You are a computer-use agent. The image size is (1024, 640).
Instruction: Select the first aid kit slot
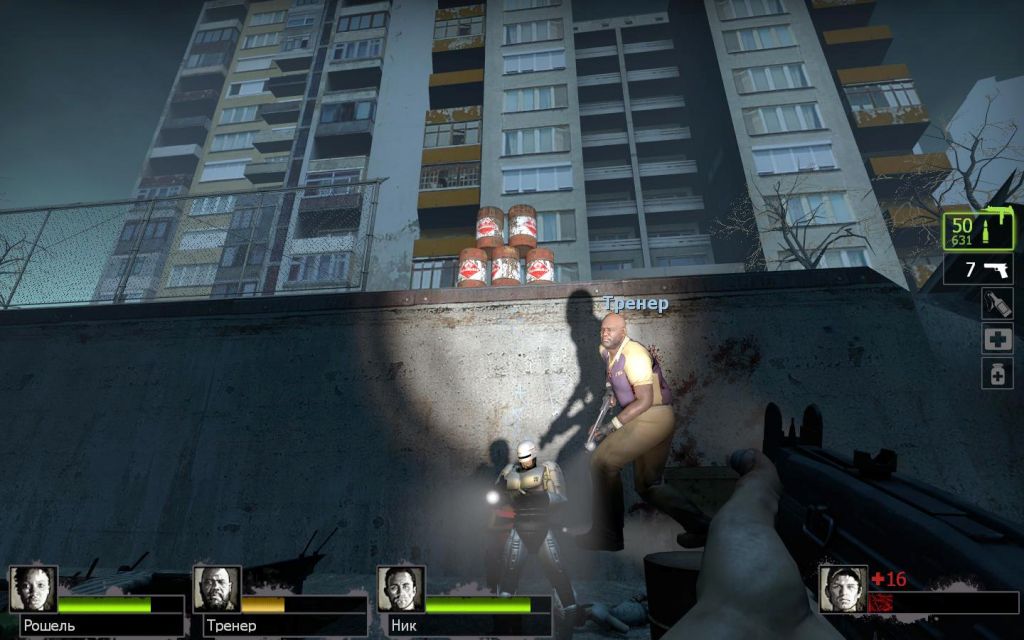(997, 339)
